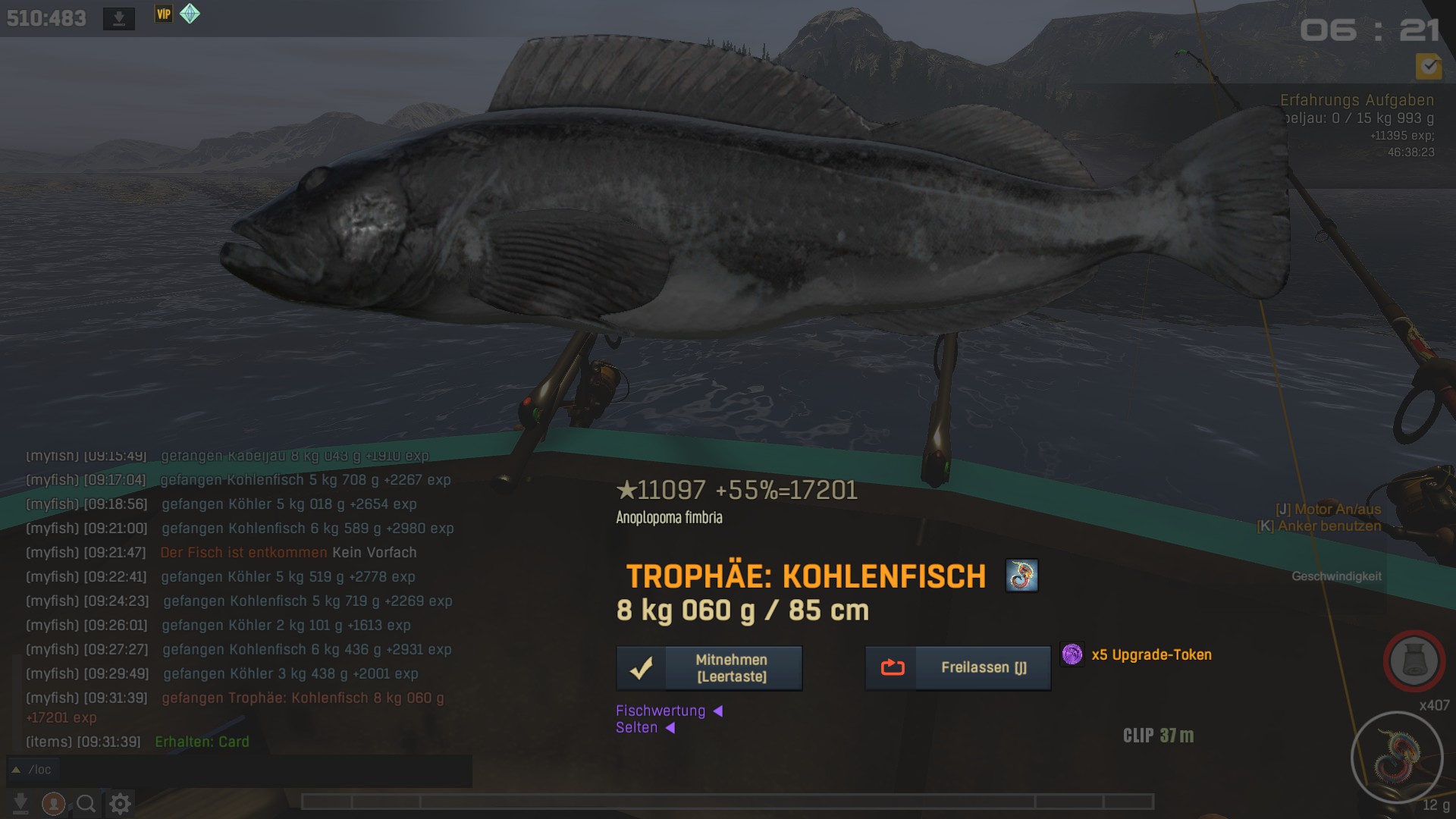Screen dimensions: 1456x819
Task: Select the circular worm bait slot
Action: pyautogui.click(x=1397, y=757)
